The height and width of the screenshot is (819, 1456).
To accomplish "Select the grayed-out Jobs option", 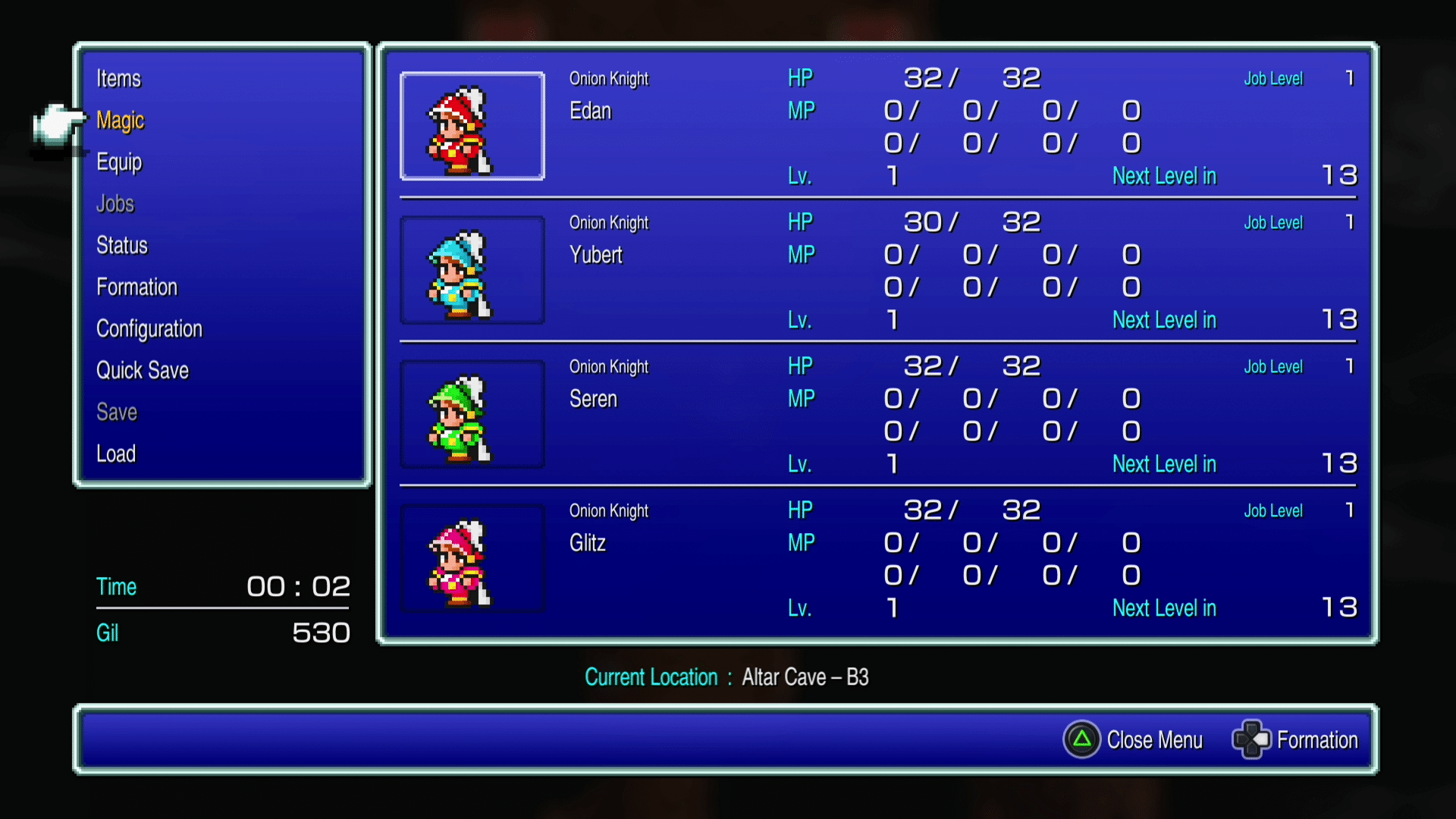I will click(x=115, y=203).
